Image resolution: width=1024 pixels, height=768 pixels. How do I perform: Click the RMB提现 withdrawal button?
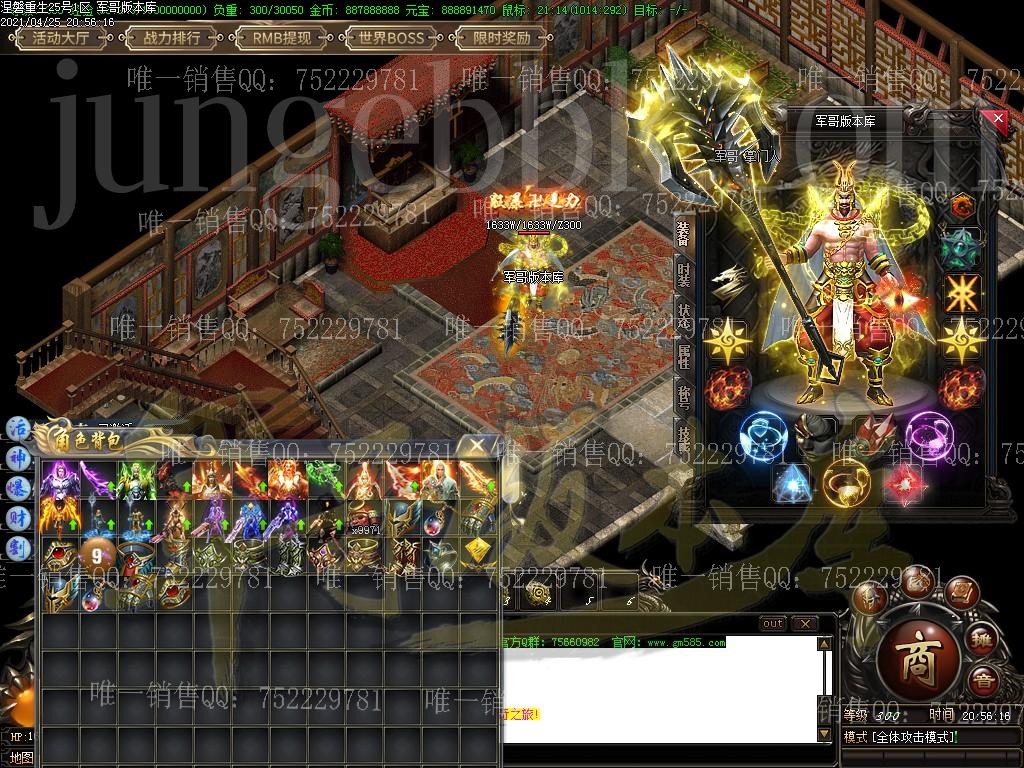coord(282,39)
